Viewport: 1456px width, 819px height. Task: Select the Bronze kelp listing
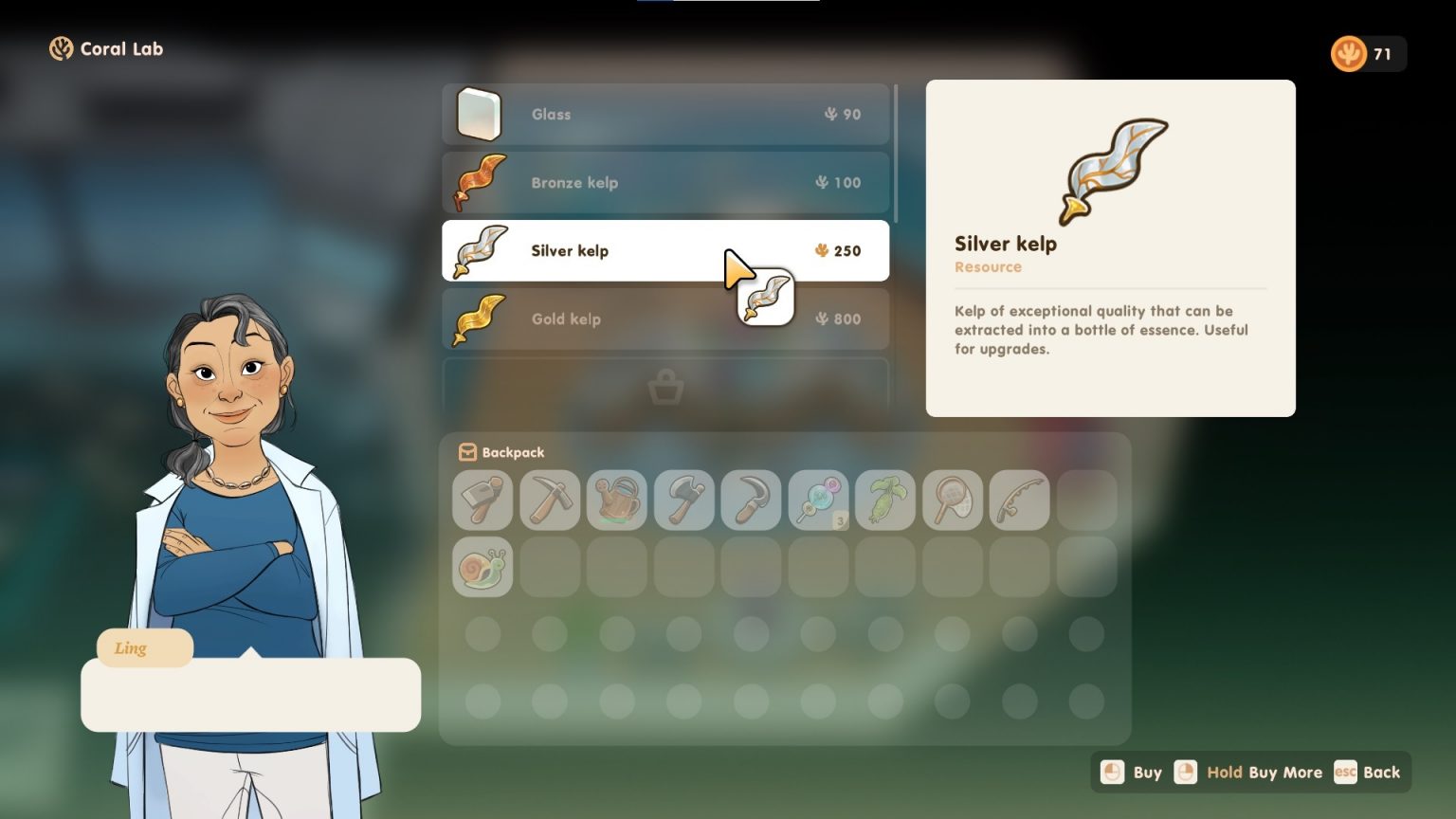click(665, 182)
